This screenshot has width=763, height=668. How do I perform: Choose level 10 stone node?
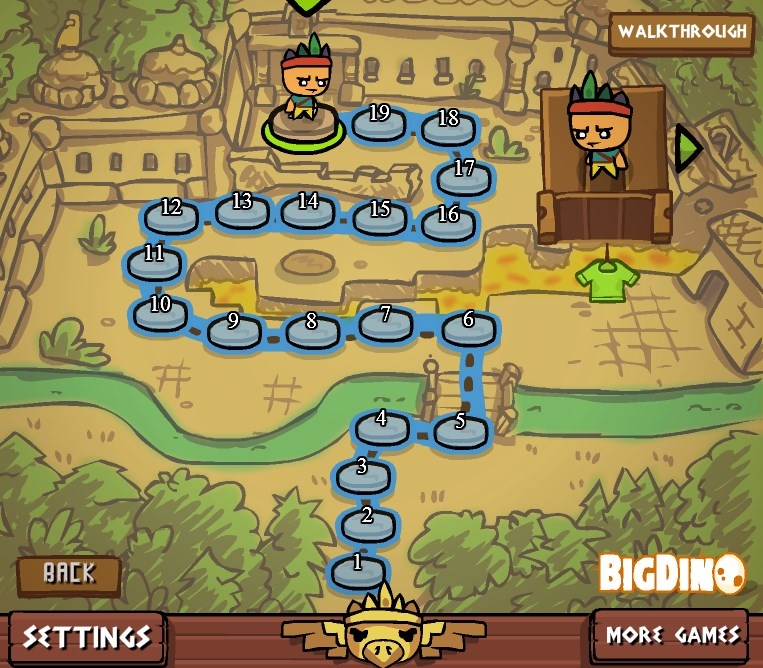[x=160, y=311]
